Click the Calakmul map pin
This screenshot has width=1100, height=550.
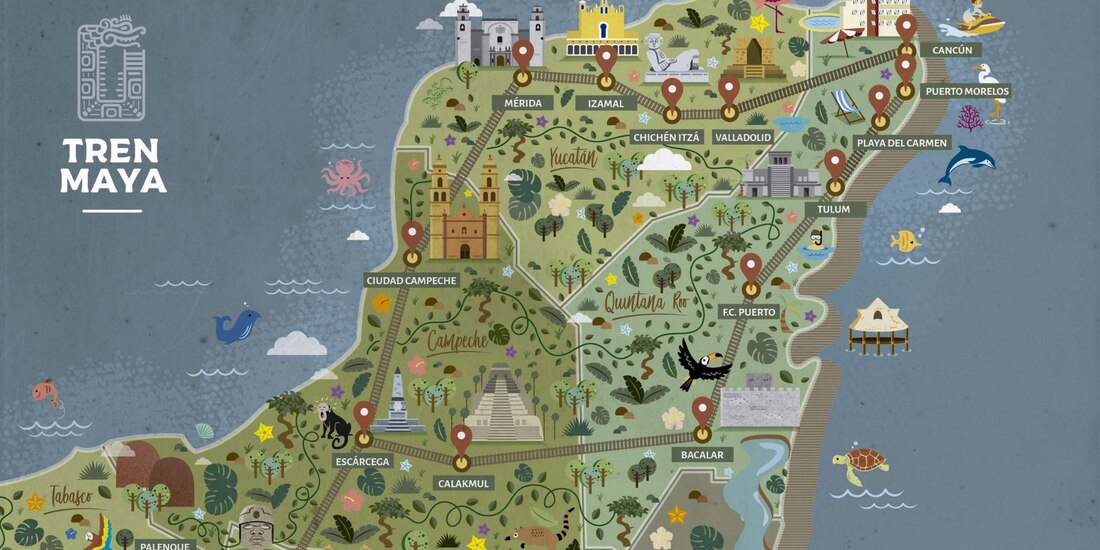[x=461, y=439]
